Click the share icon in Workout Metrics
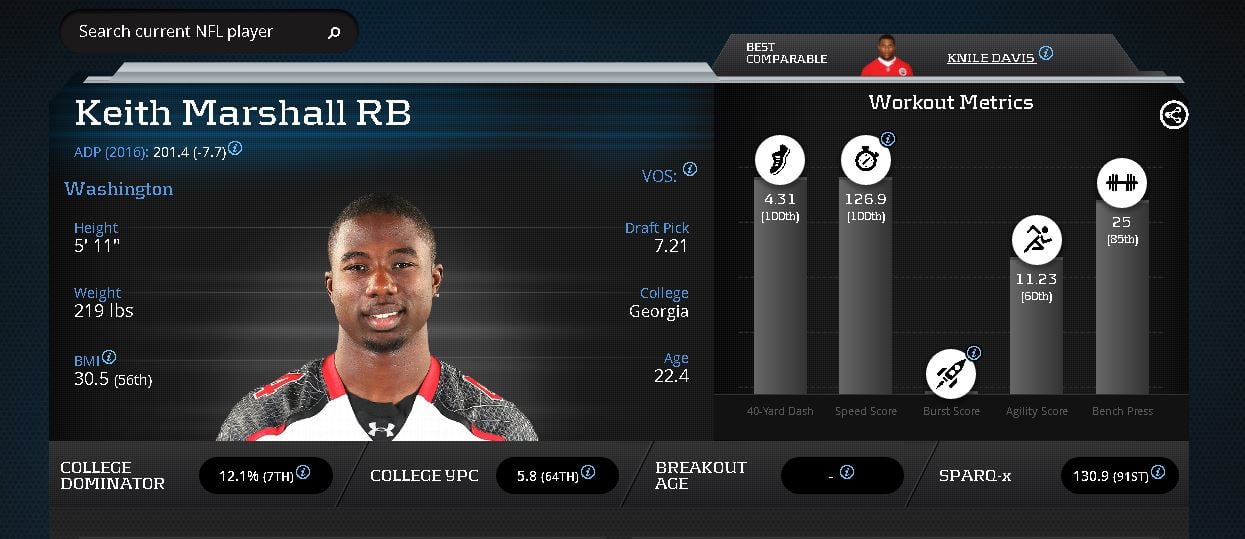 click(x=1174, y=115)
